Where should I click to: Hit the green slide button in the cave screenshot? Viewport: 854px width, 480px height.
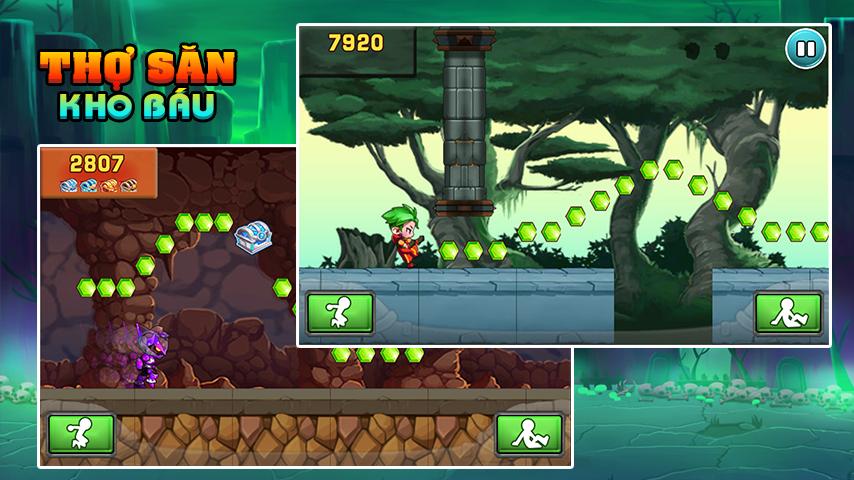[x=529, y=434]
